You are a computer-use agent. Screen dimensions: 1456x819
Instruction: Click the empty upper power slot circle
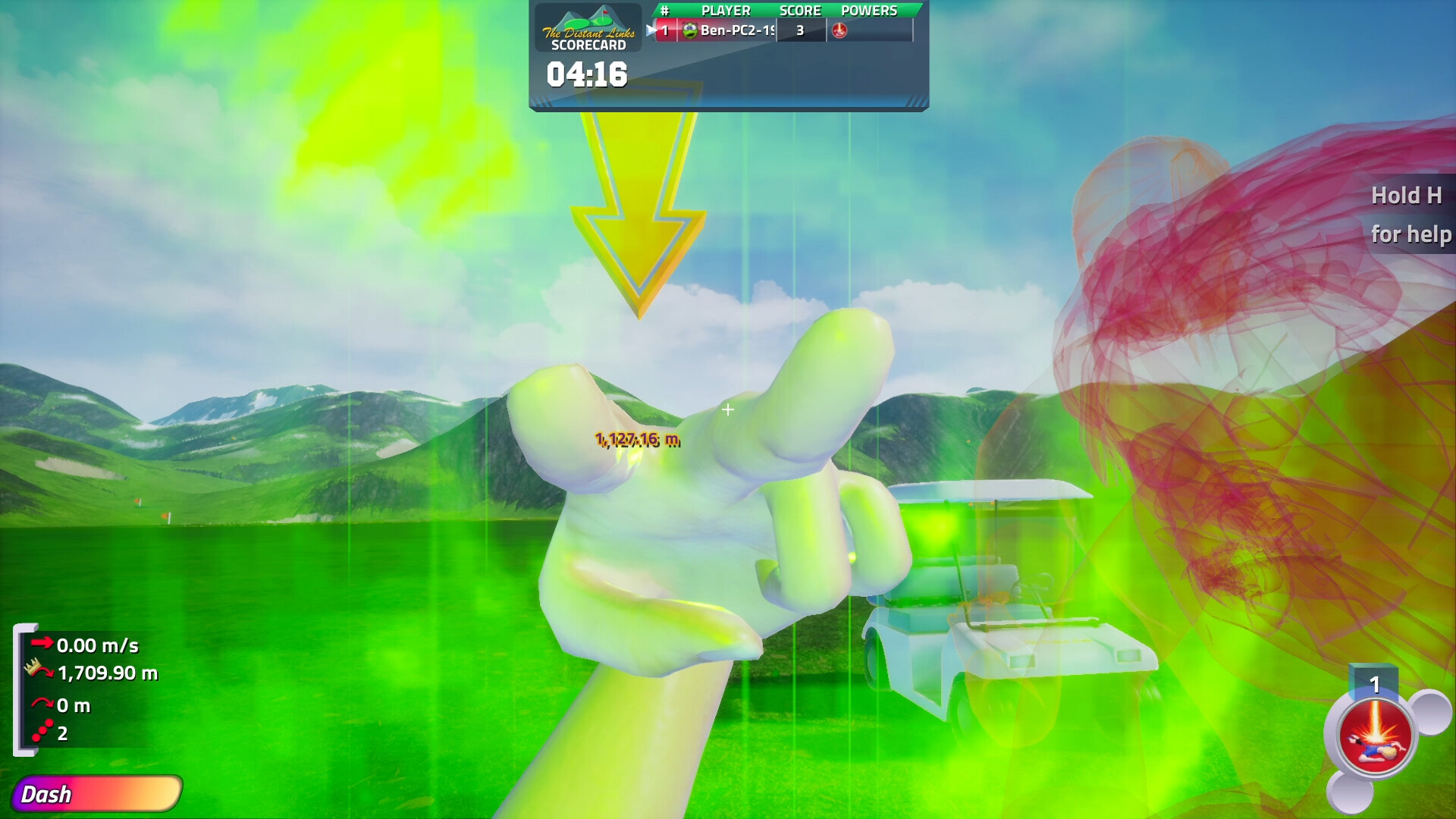coord(1430,712)
